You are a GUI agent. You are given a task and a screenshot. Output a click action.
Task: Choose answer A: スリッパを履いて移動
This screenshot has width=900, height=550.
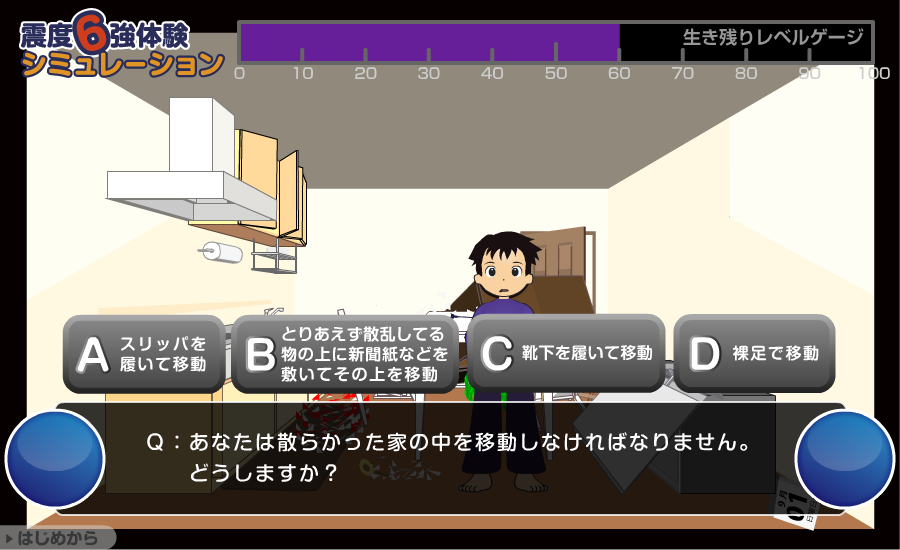coord(144,353)
